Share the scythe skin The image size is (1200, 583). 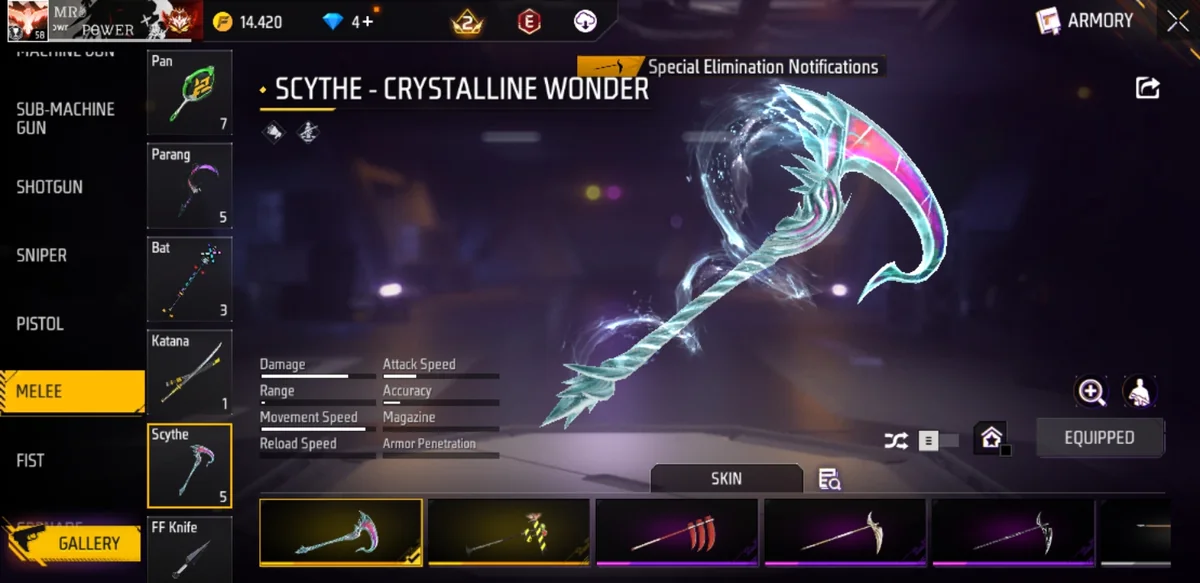click(x=1147, y=88)
